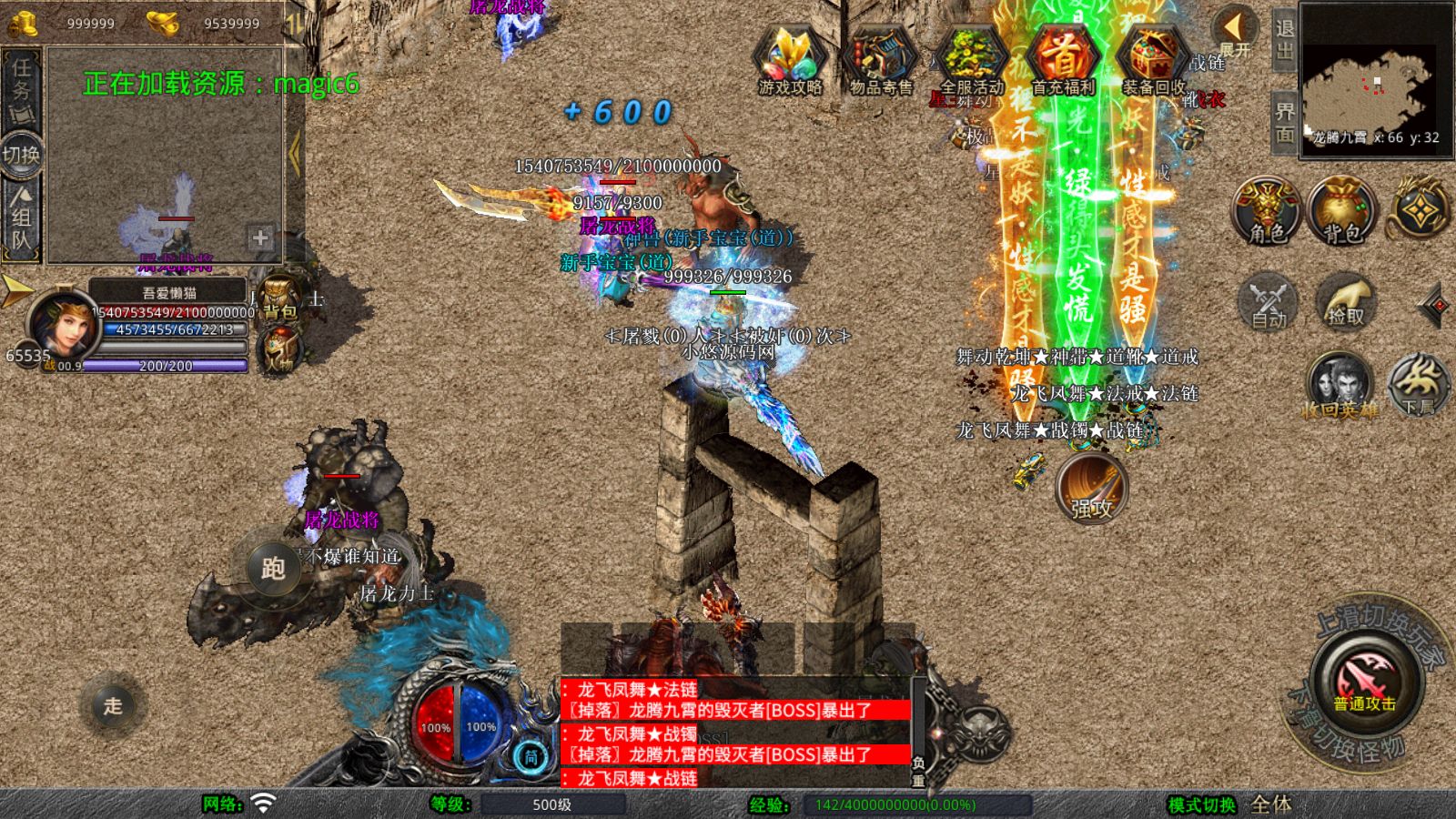Open the 首充福利 first-recharge rewards

[x=1062, y=60]
